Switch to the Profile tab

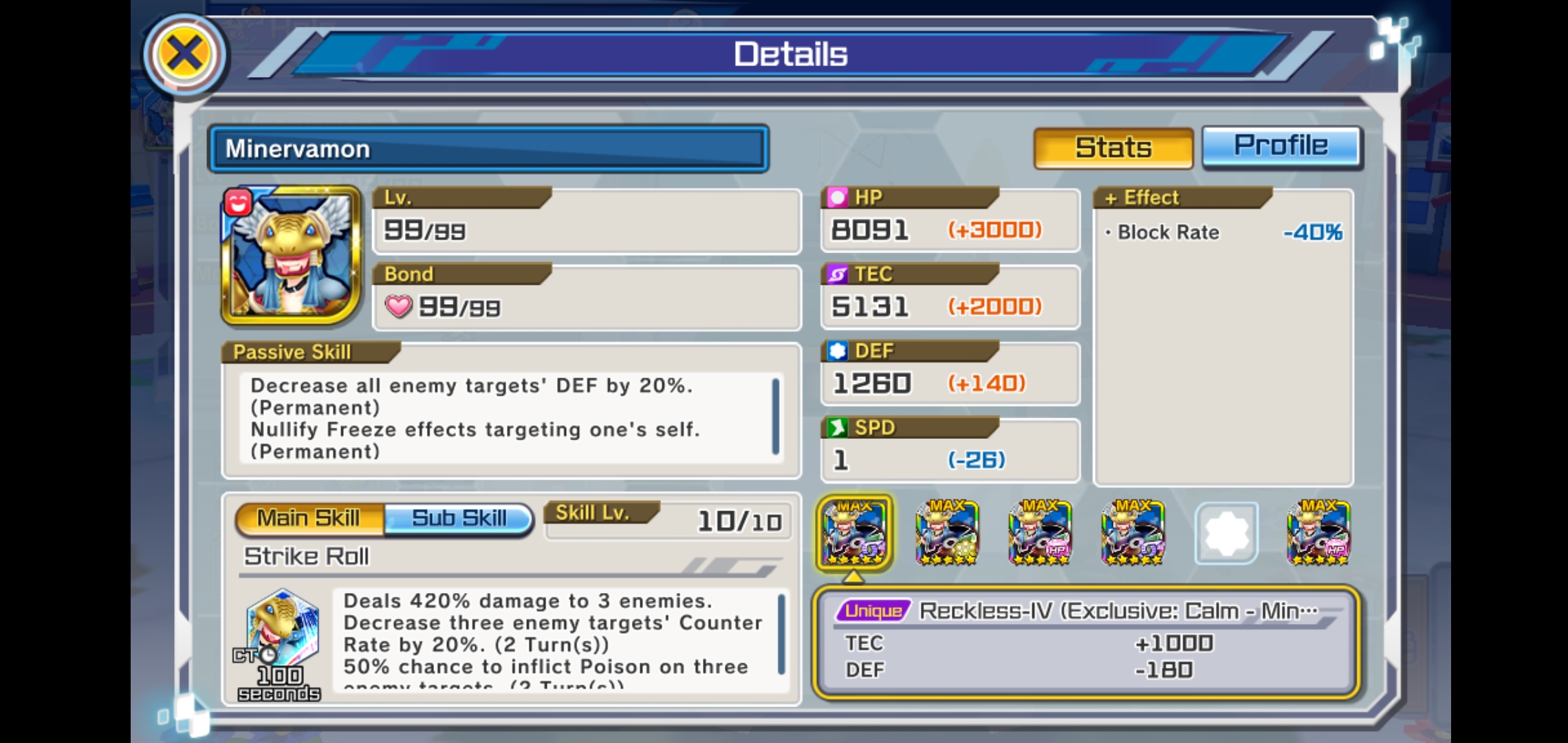click(x=1281, y=146)
